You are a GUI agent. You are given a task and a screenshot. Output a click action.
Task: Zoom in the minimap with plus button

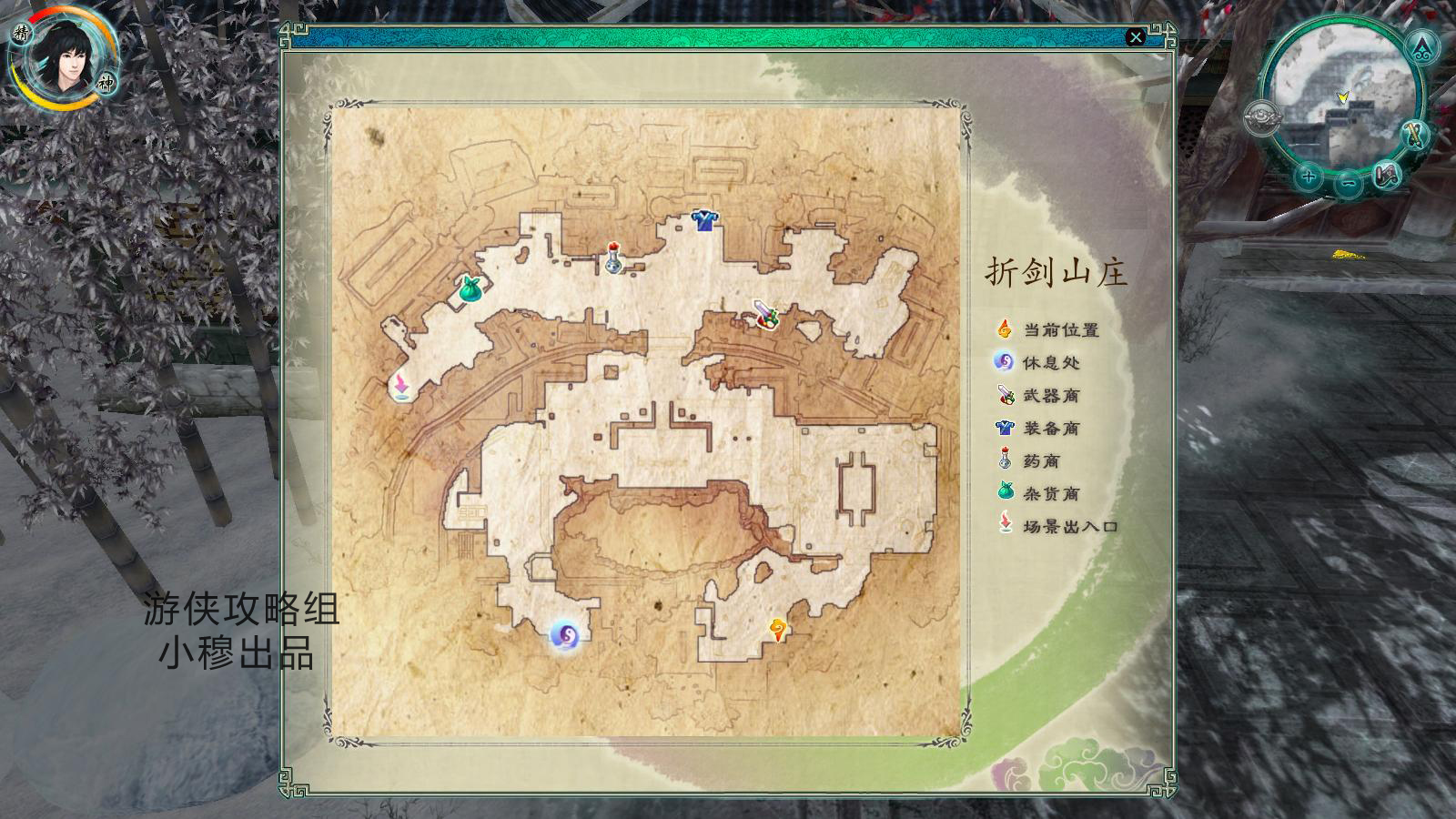pyautogui.click(x=1308, y=177)
